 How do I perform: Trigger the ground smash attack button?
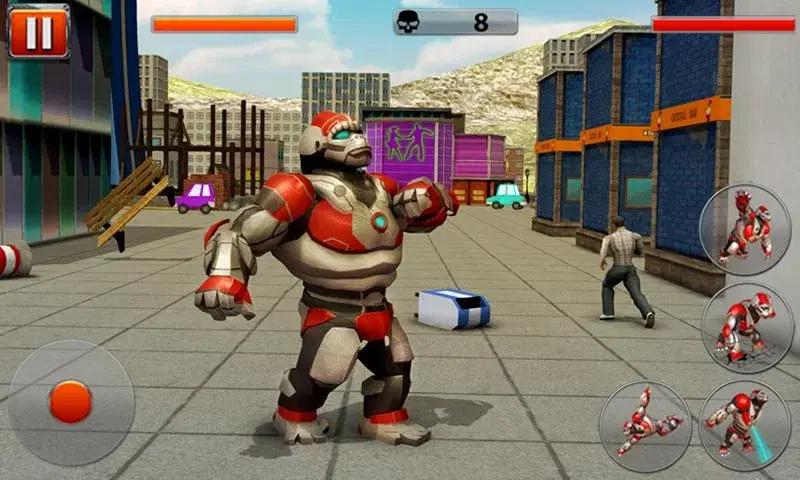click(744, 328)
